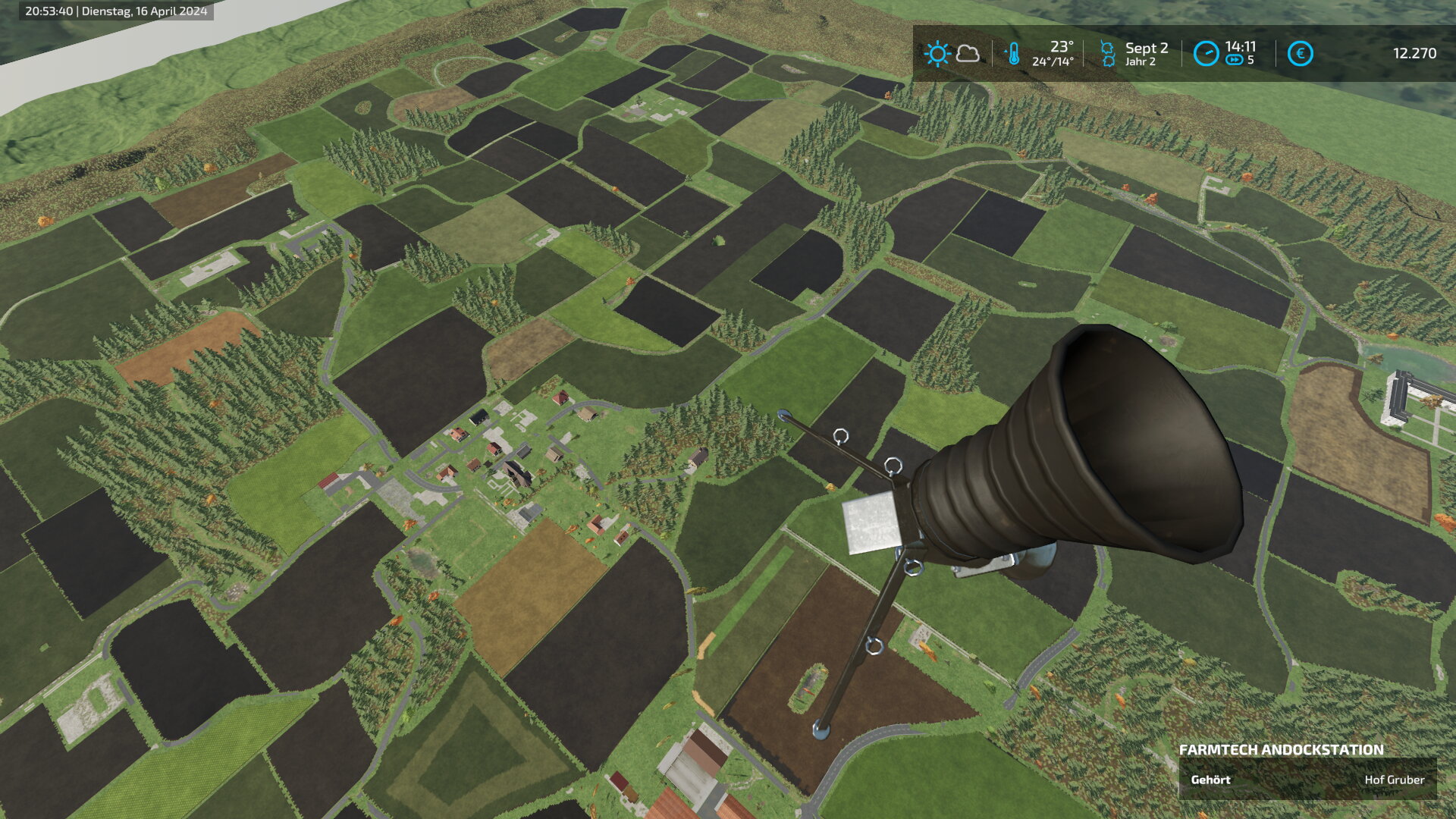Click the fast-forward time speed indicator

(x=1235, y=61)
